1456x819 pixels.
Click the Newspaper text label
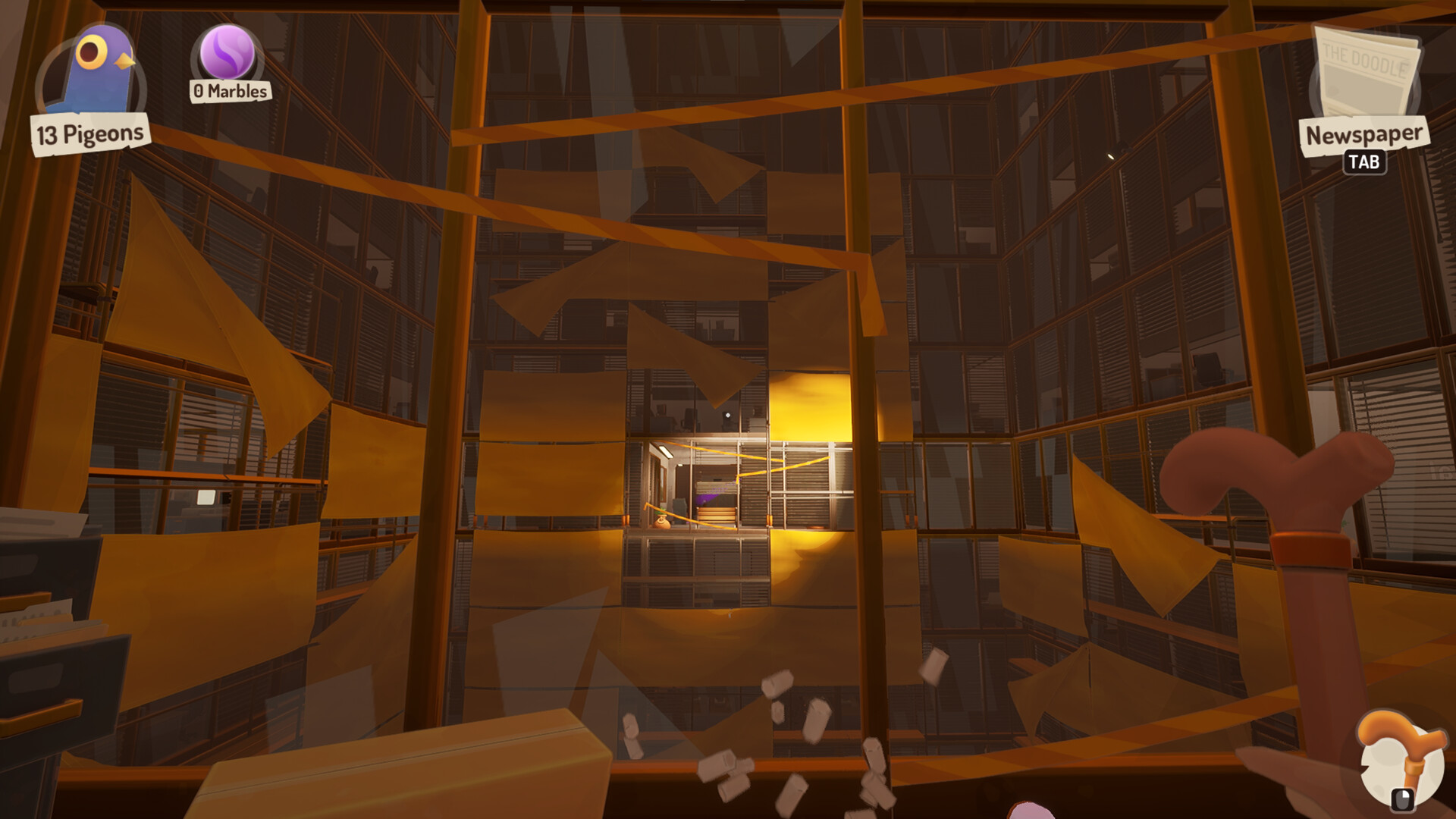[1363, 133]
